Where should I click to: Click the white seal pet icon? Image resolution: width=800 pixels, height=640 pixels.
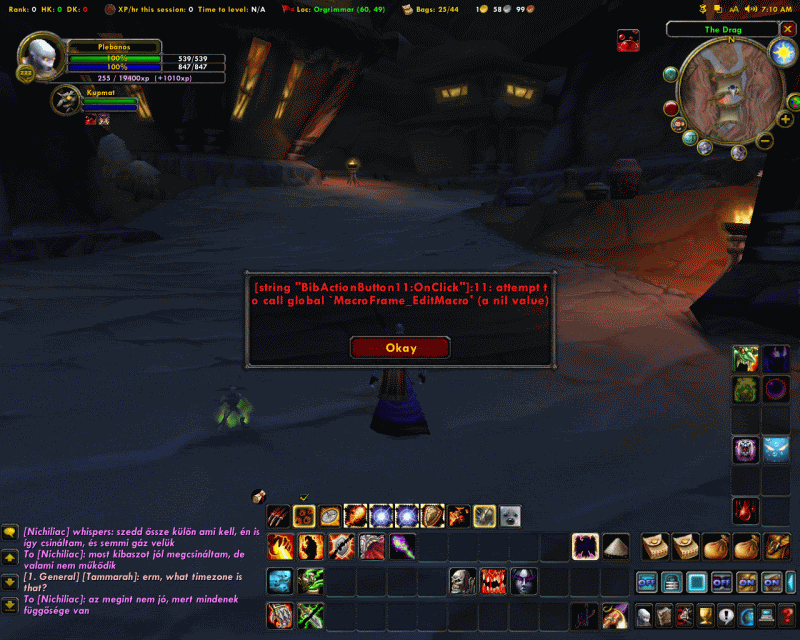point(510,516)
